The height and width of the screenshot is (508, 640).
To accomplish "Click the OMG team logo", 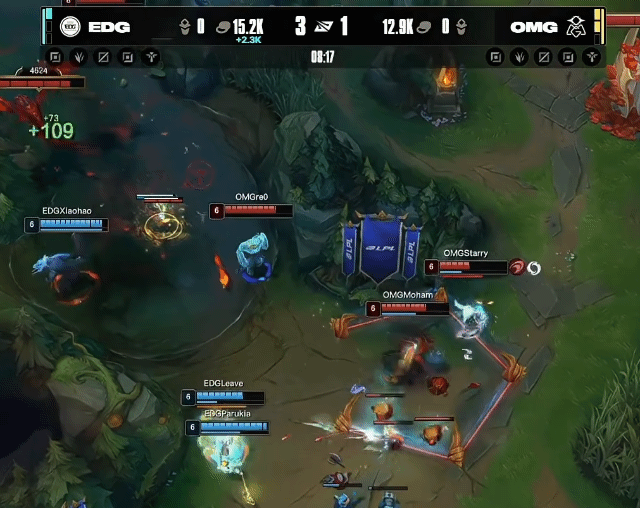I will [577, 27].
